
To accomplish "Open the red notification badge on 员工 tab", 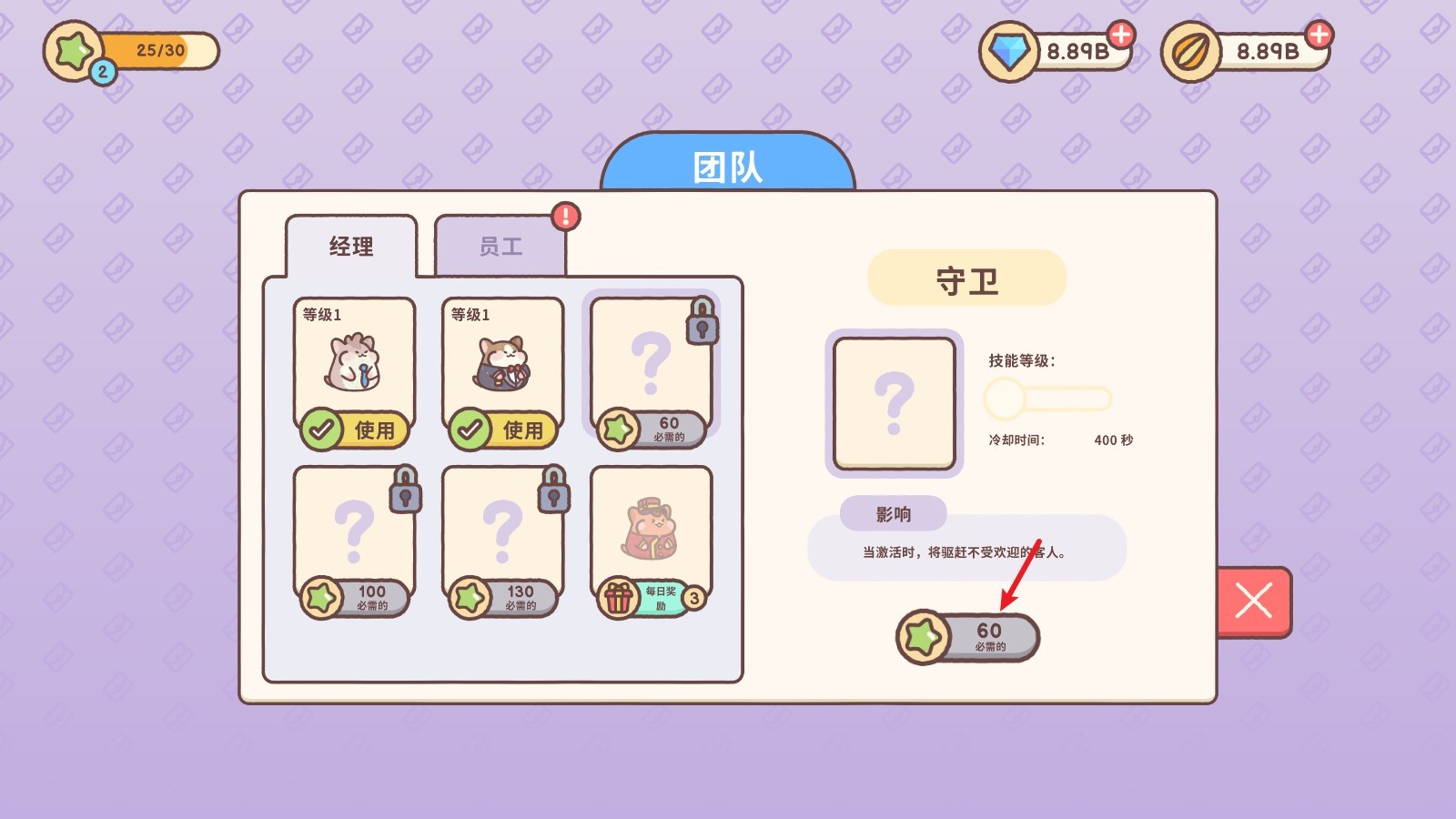I will (564, 216).
